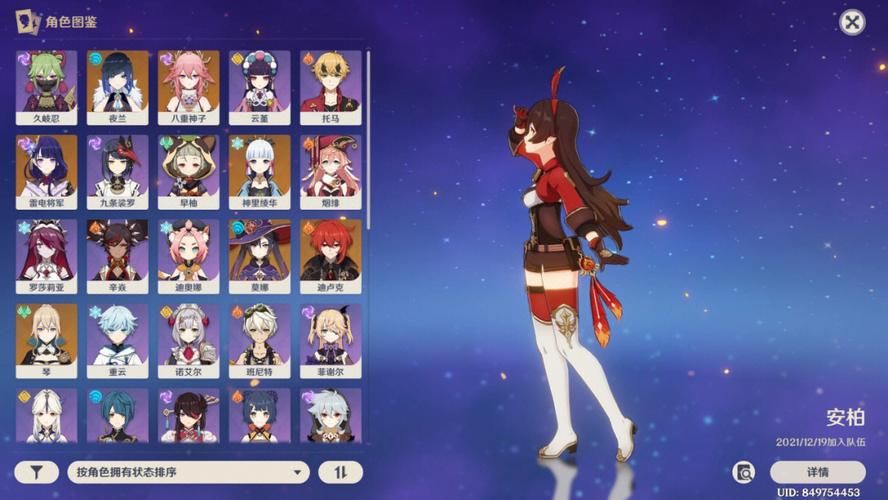Choose the 烟绯 character card
The height and width of the screenshot is (500, 888).
330,171
